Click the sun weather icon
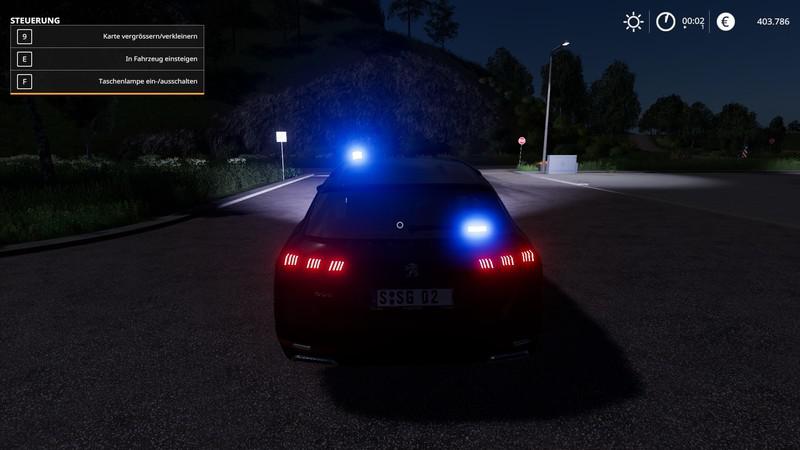Screen dimensions: 800x450 coord(633,21)
